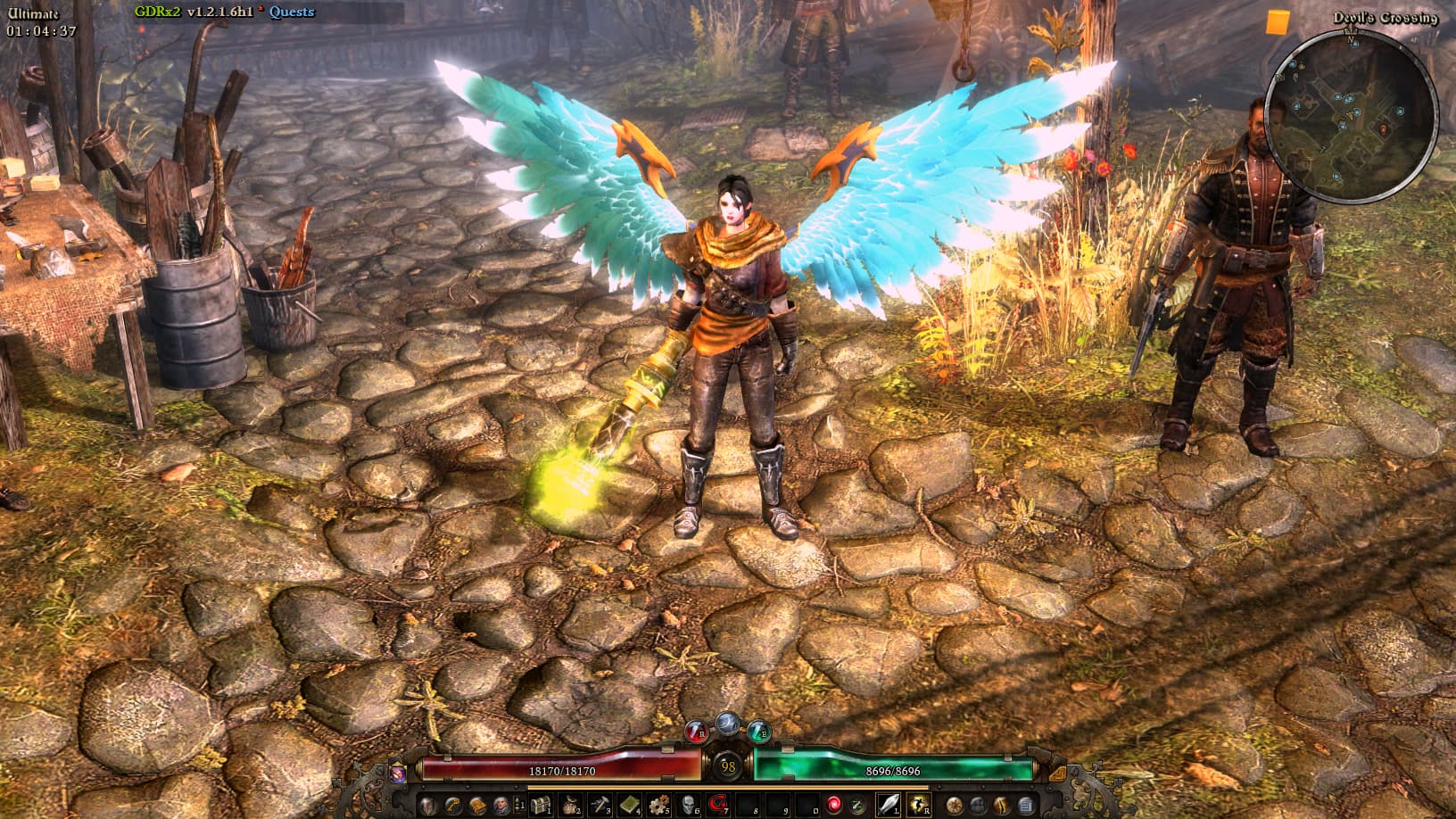Open the Quests link at the top
The height and width of the screenshot is (819, 1456).
point(292,12)
